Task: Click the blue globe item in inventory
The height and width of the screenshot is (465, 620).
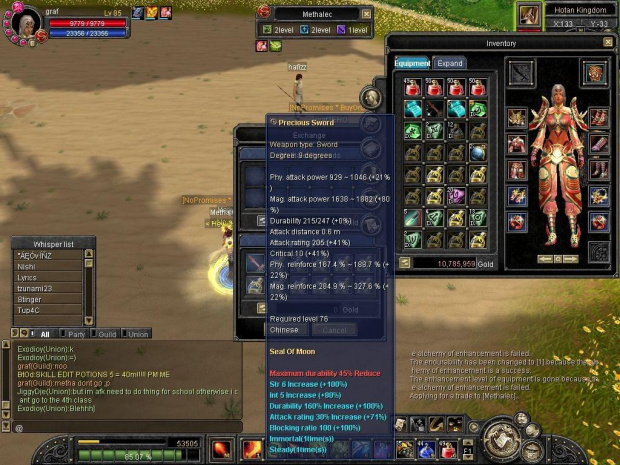Action: [476, 152]
